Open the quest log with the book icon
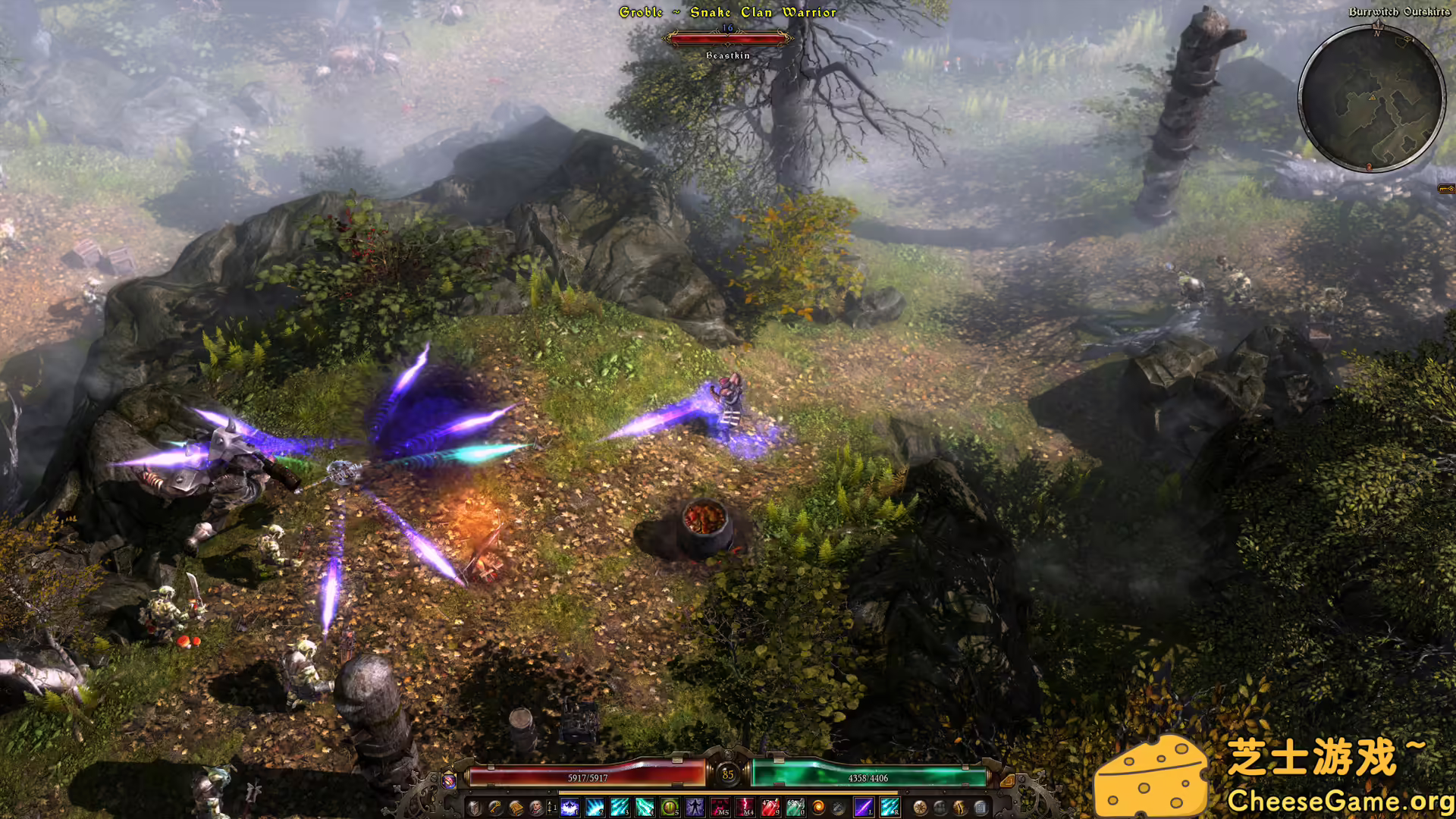 (515, 807)
